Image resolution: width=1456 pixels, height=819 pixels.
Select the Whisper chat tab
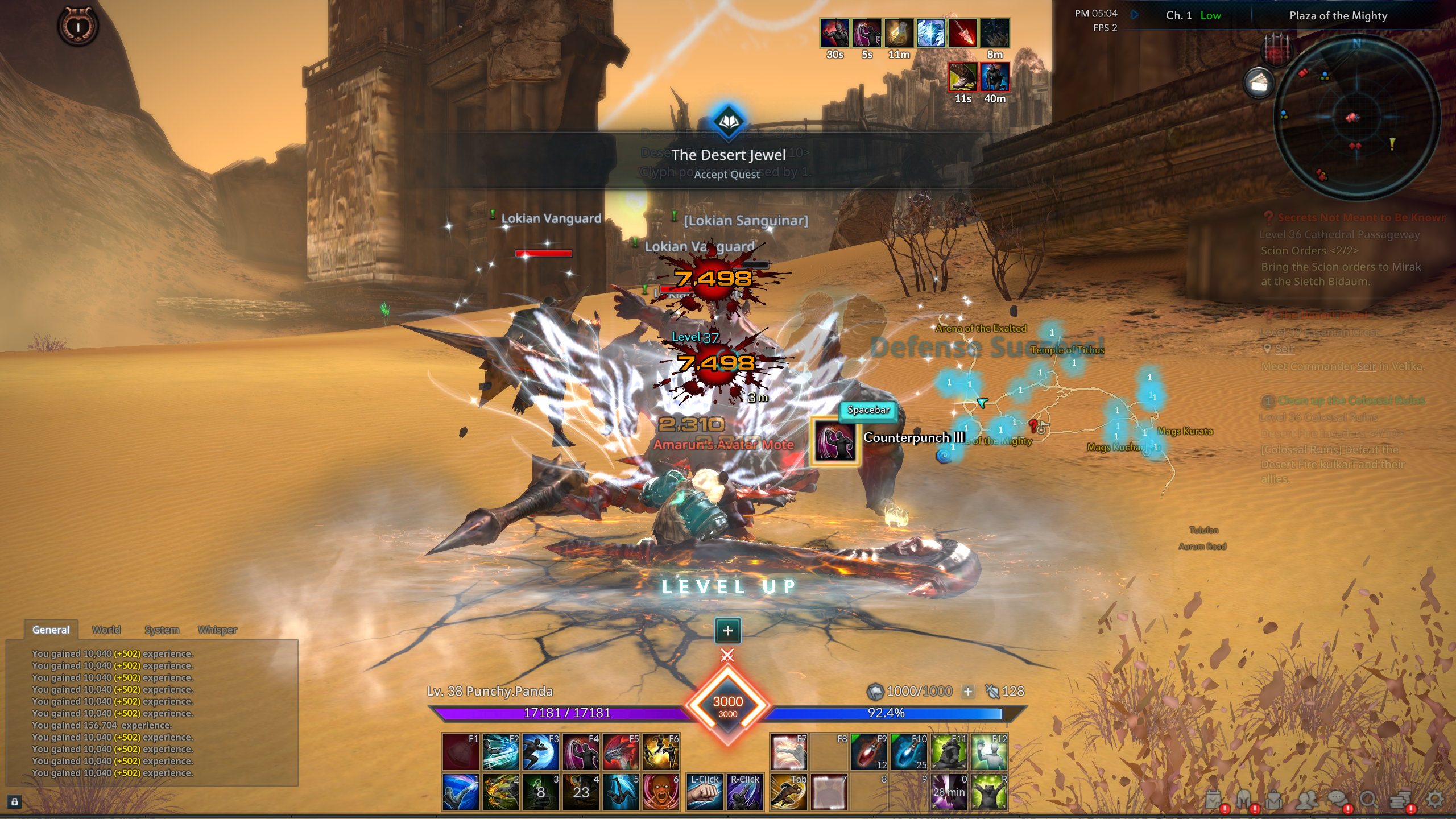point(217,630)
